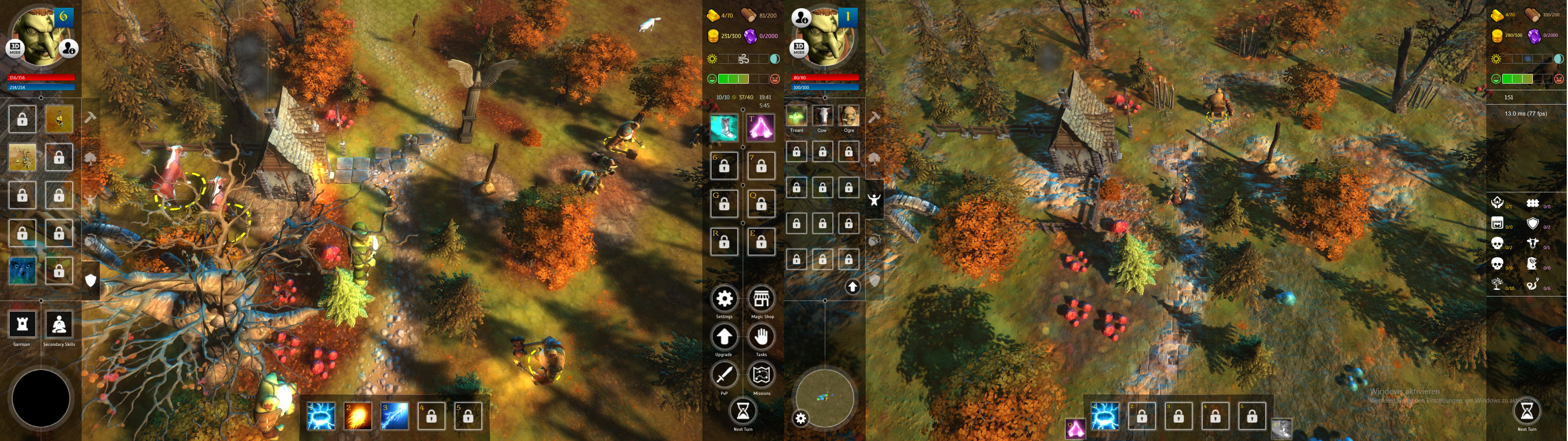Select the Cow unit slot
The width and height of the screenshot is (1568, 441).
[x=822, y=116]
